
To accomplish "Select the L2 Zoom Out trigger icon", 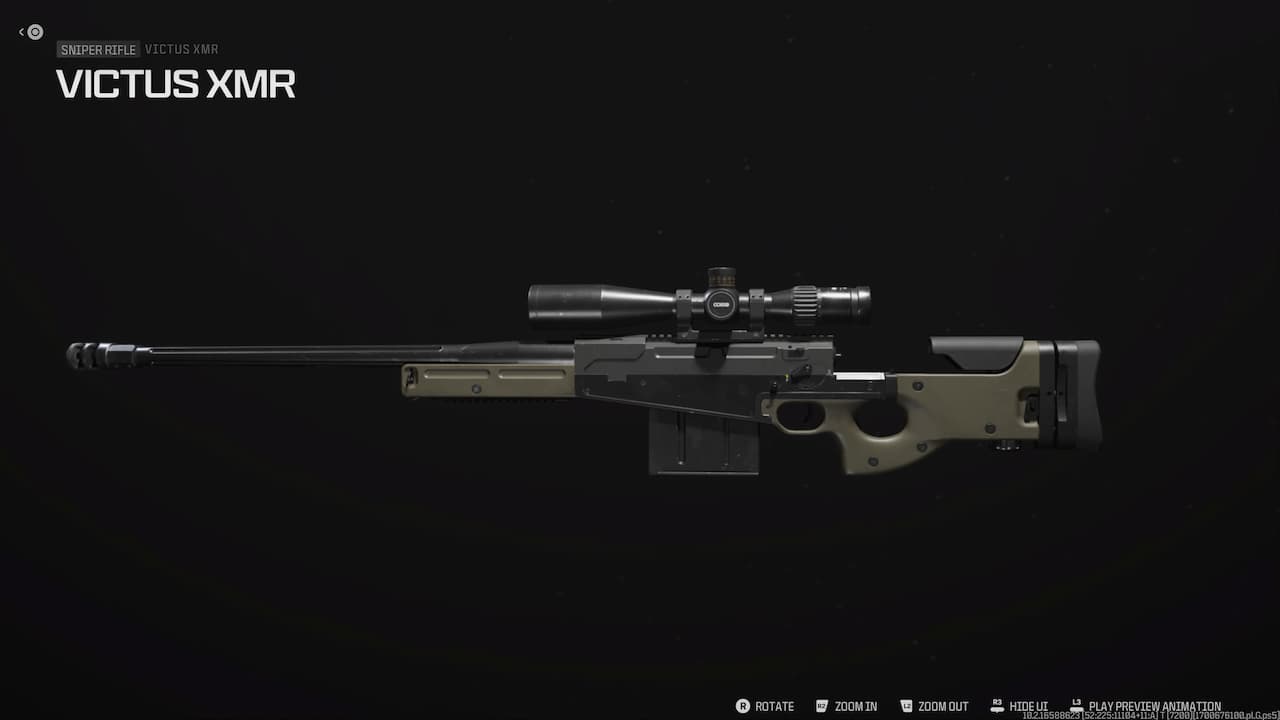I will point(906,706).
